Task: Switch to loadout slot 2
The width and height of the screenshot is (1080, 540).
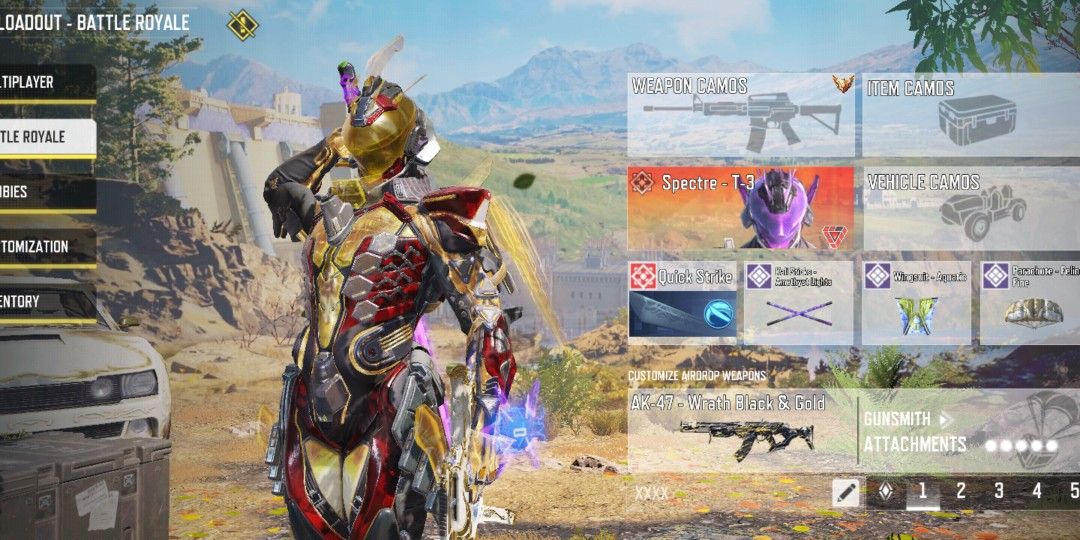Action: [961, 491]
